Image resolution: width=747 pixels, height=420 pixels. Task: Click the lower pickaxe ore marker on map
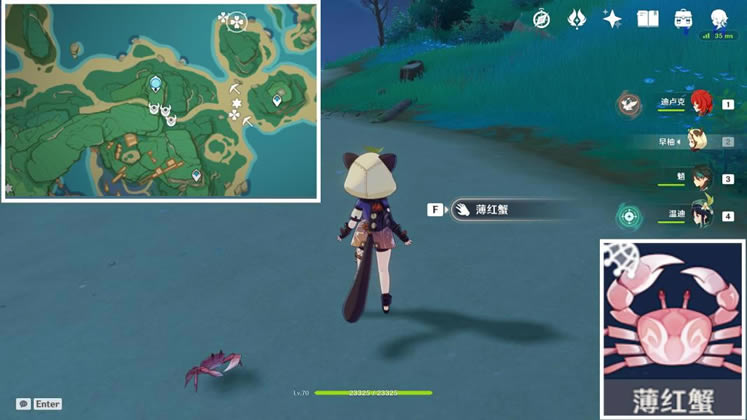(x=246, y=121)
